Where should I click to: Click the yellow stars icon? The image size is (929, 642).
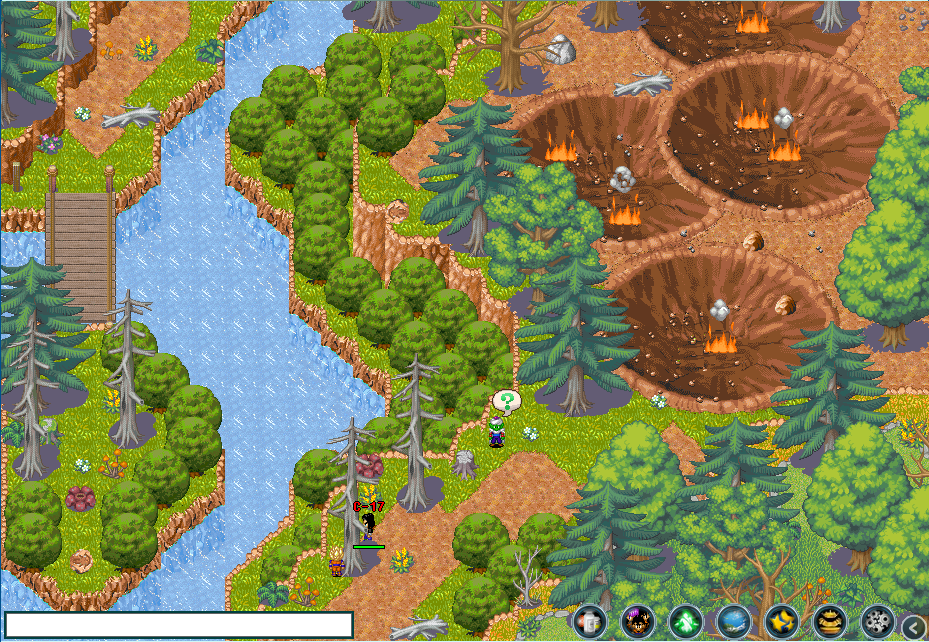(x=781, y=622)
